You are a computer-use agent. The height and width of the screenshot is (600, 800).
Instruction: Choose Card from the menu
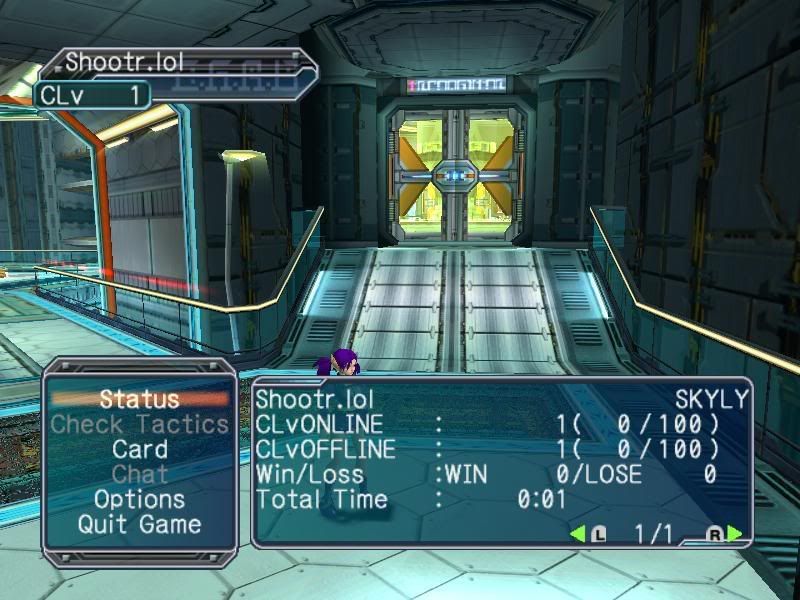click(x=139, y=449)
